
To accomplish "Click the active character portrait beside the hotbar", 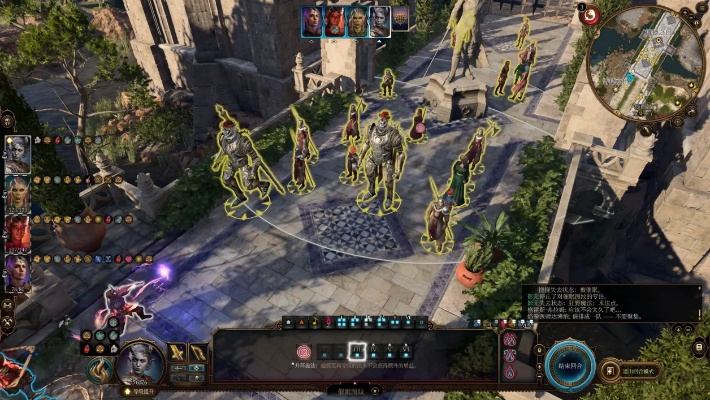I will pyautogui.click(x=140, y=362).
